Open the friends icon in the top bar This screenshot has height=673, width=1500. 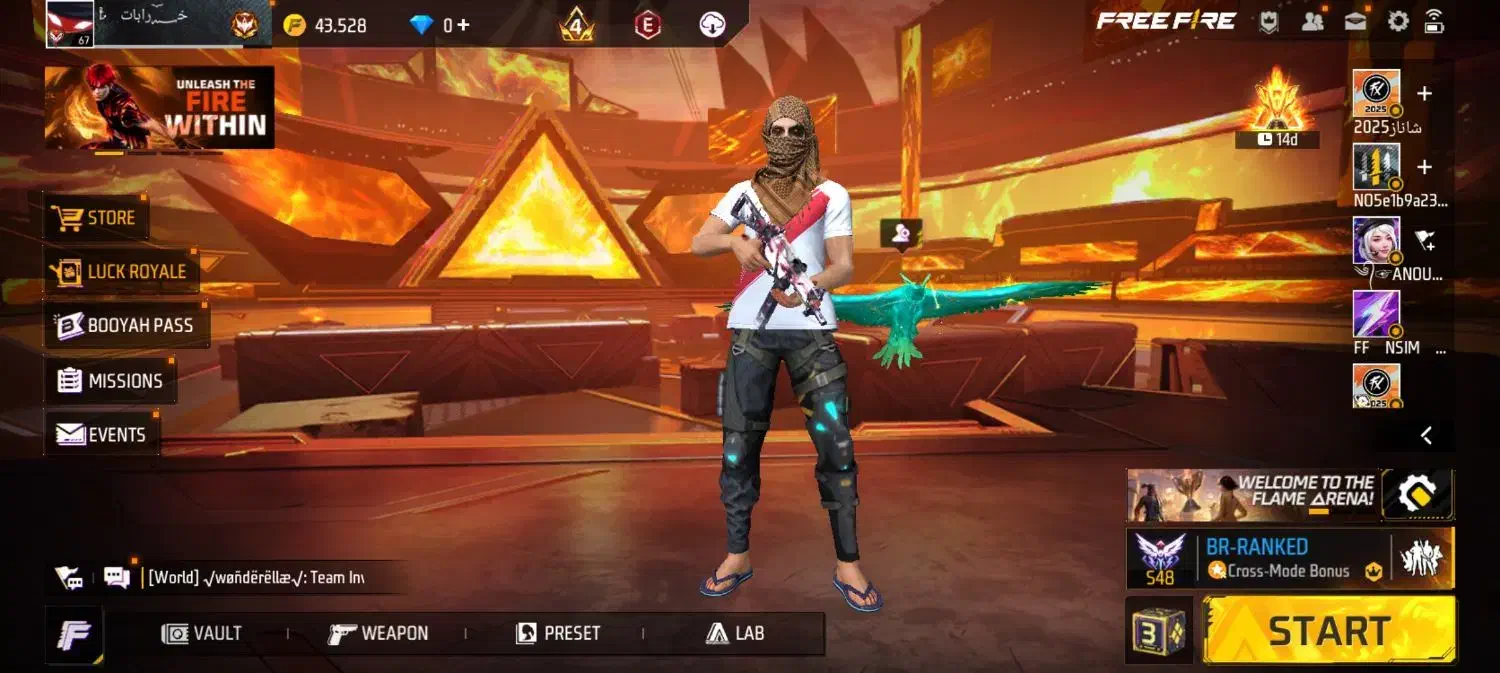pos(1313,21)
